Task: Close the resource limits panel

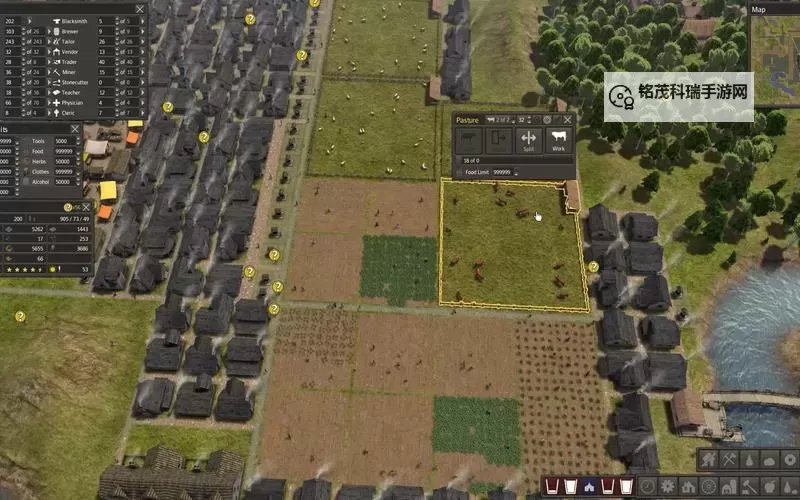Action: tap(74, 129)
